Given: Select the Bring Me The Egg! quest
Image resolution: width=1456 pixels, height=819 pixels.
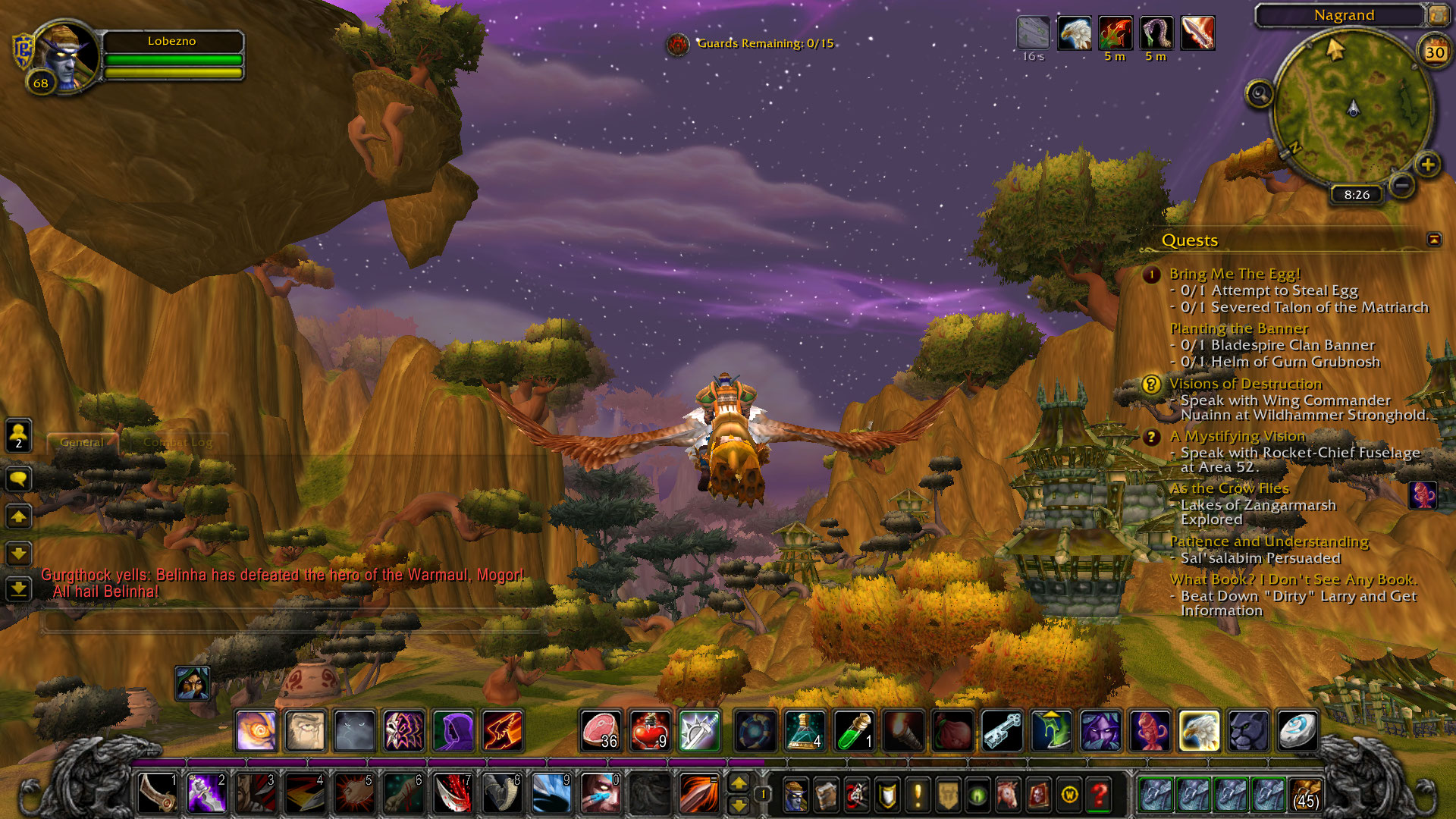Looking at the screenshot, I should coord(1235,274).
